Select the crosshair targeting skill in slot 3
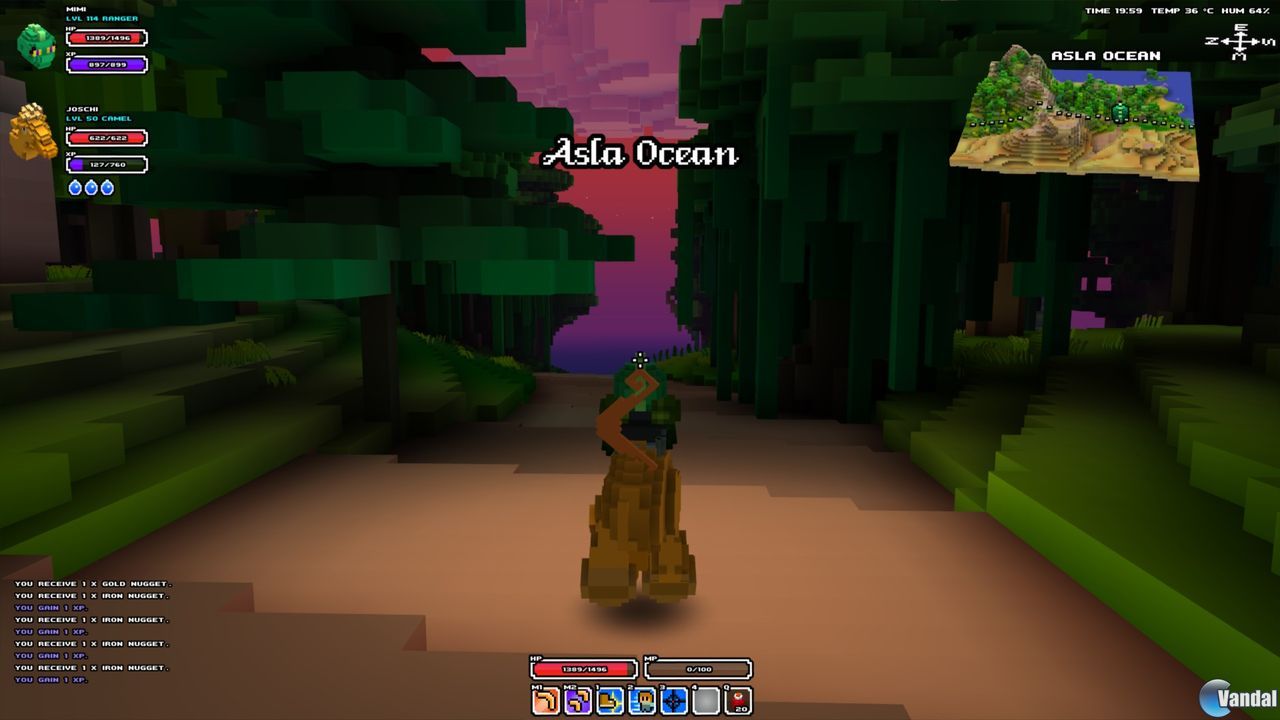The image size is (1280, 720). [x=674, y=700]
